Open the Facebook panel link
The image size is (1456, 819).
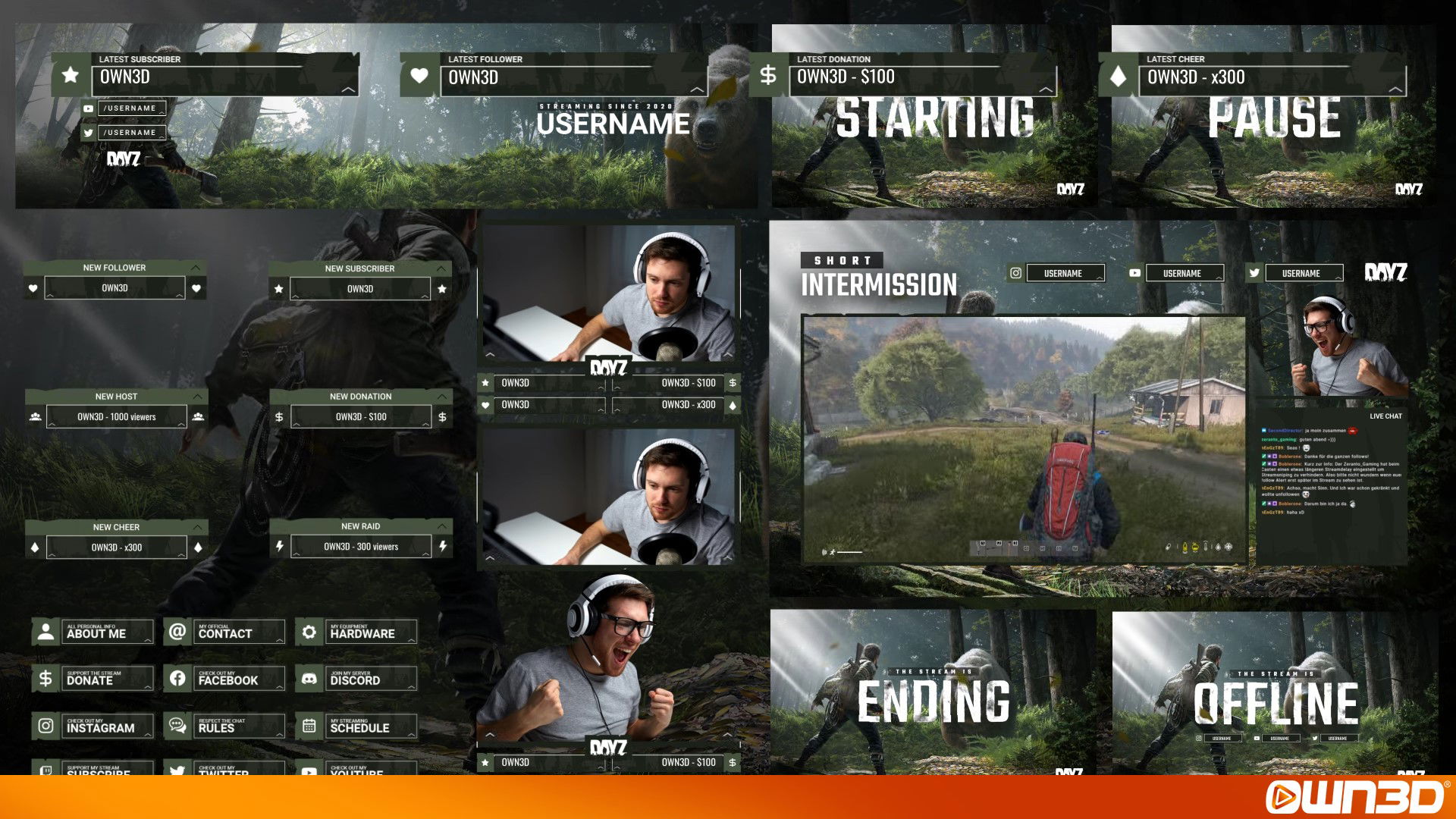point(225,679)
